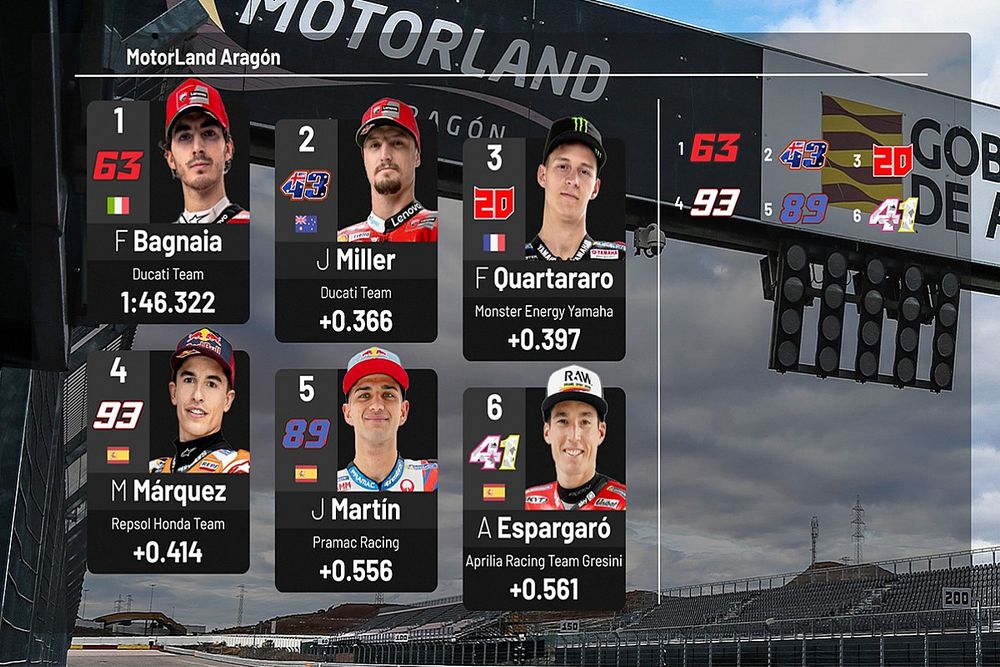Pick the number 89 grid icon on the right
Viewport: 1000px width, 667px height.
point(803,208)
